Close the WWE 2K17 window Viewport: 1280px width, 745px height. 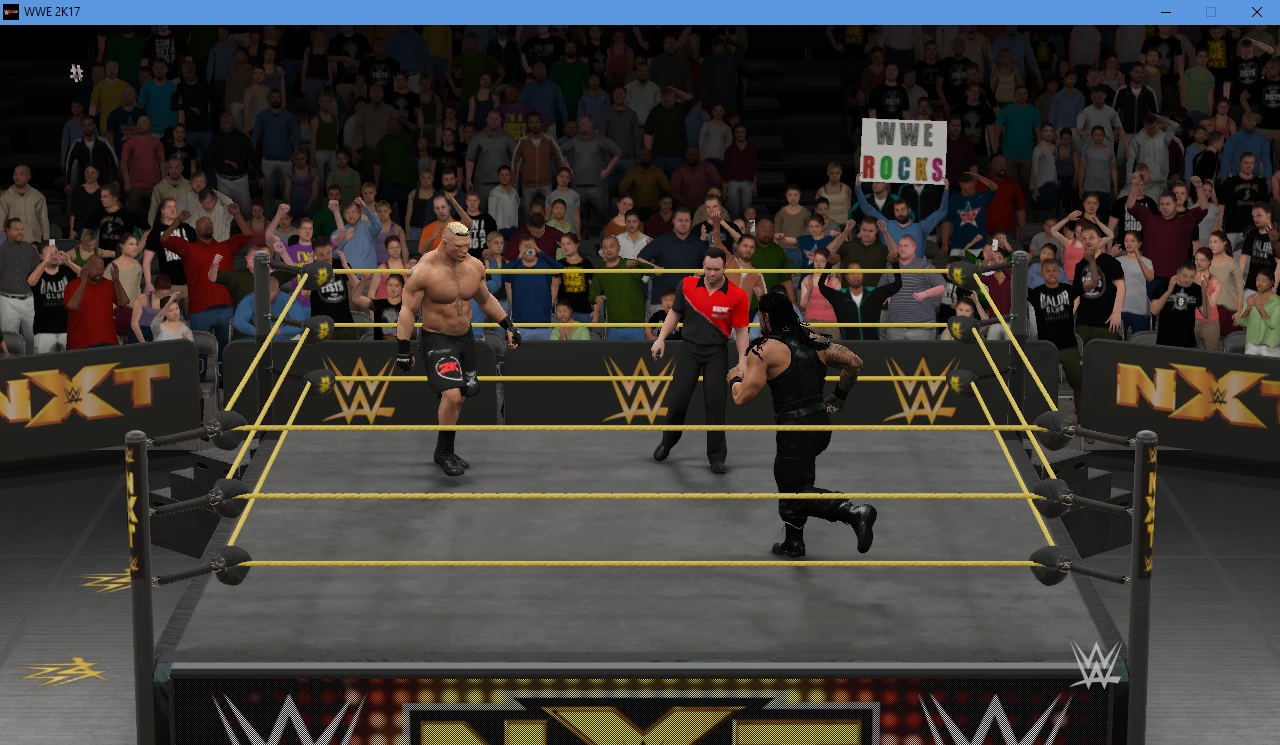(x=1257, y=12)
